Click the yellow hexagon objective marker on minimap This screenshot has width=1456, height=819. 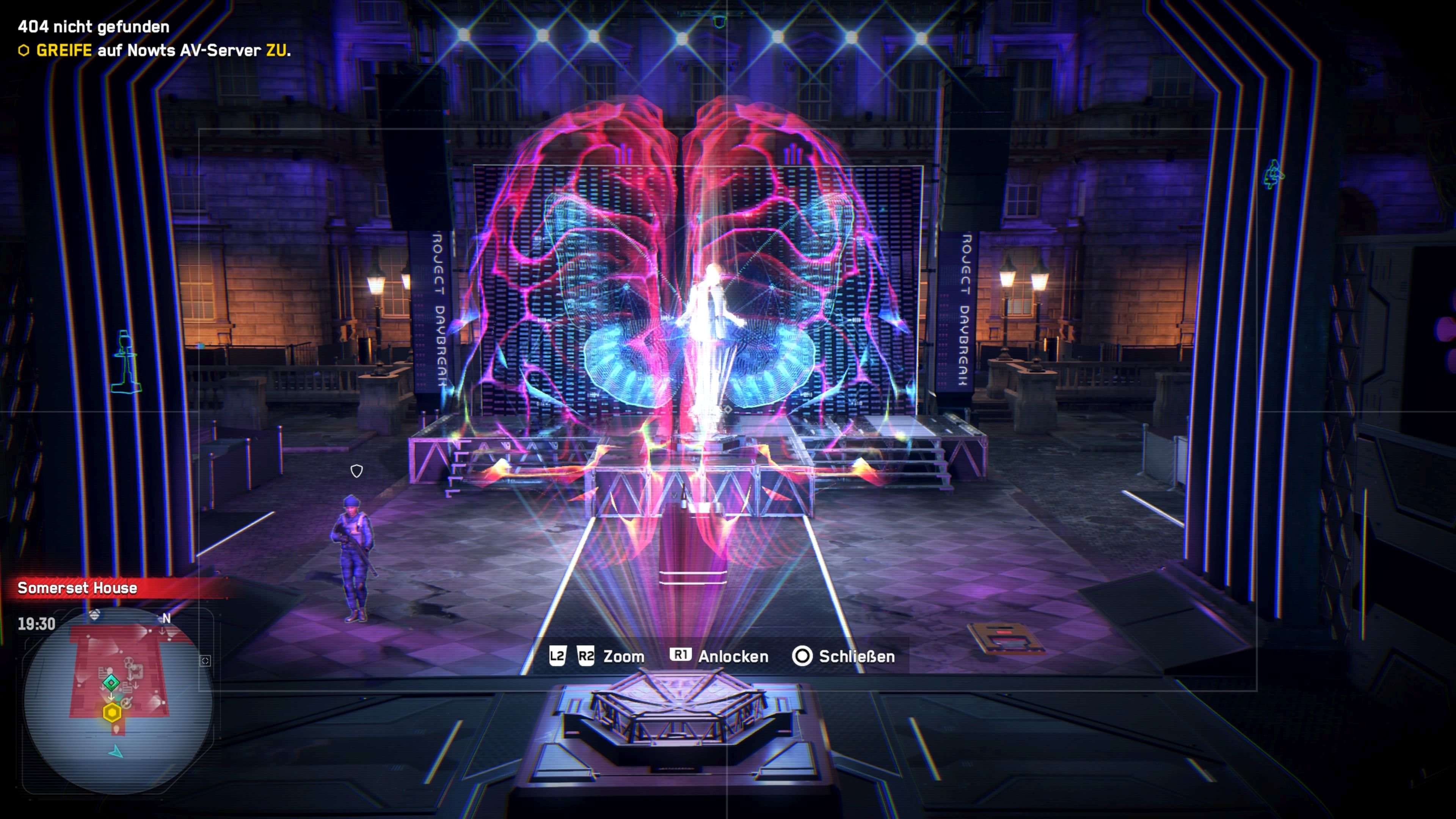(112, 713)
